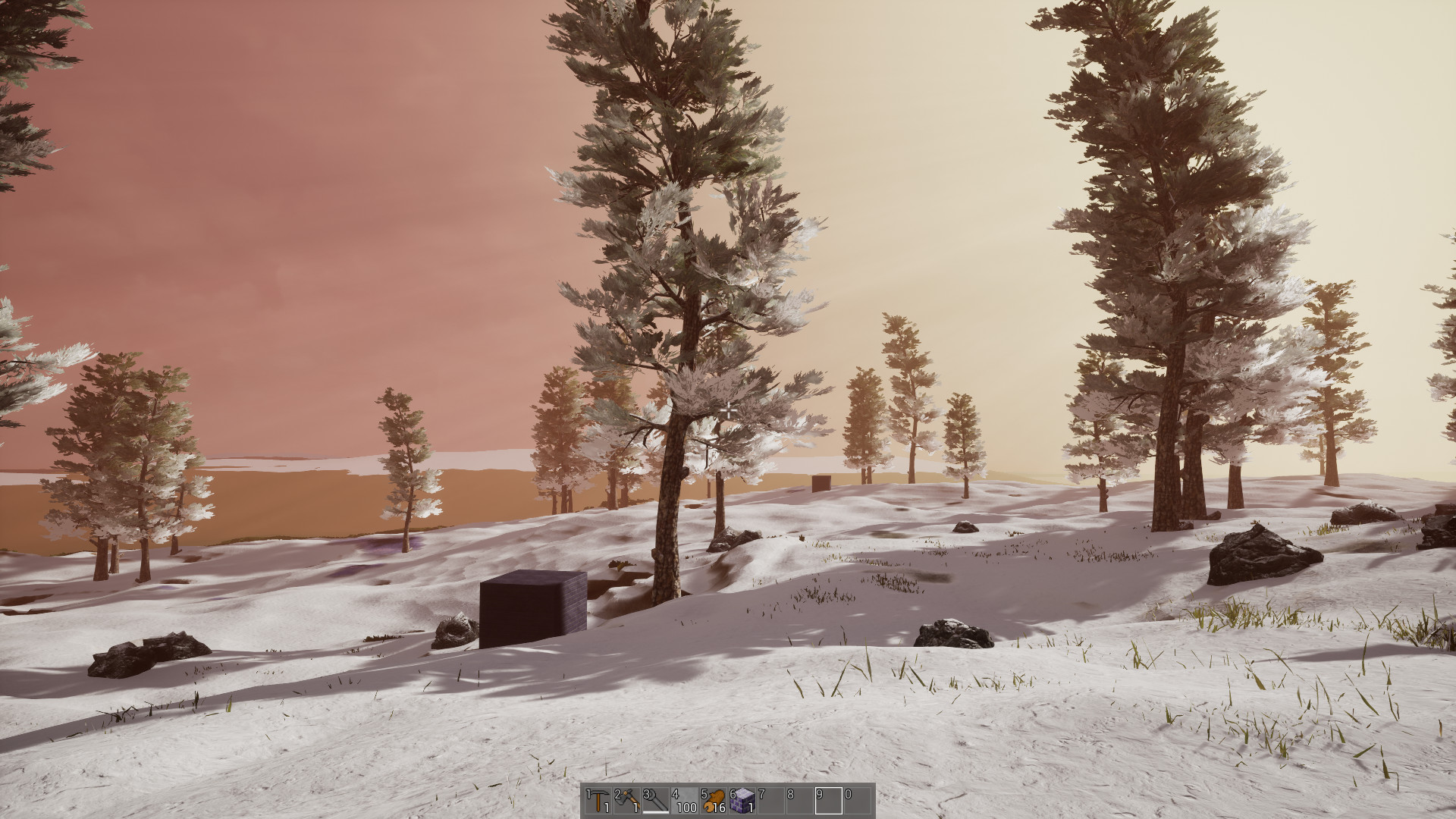The height and width of the screenshot is (819, 1456).
Task: Click the '16' count on the wood logs
Action: 720,808
